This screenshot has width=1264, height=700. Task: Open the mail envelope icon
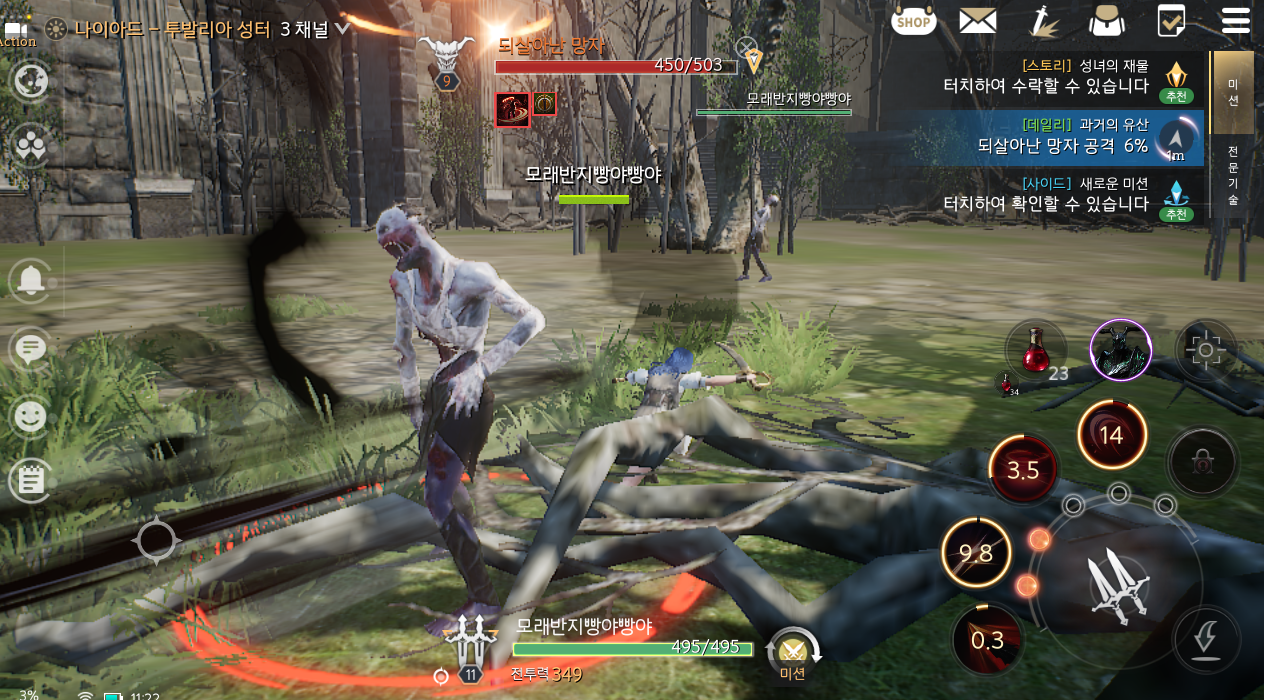point(977,20)
